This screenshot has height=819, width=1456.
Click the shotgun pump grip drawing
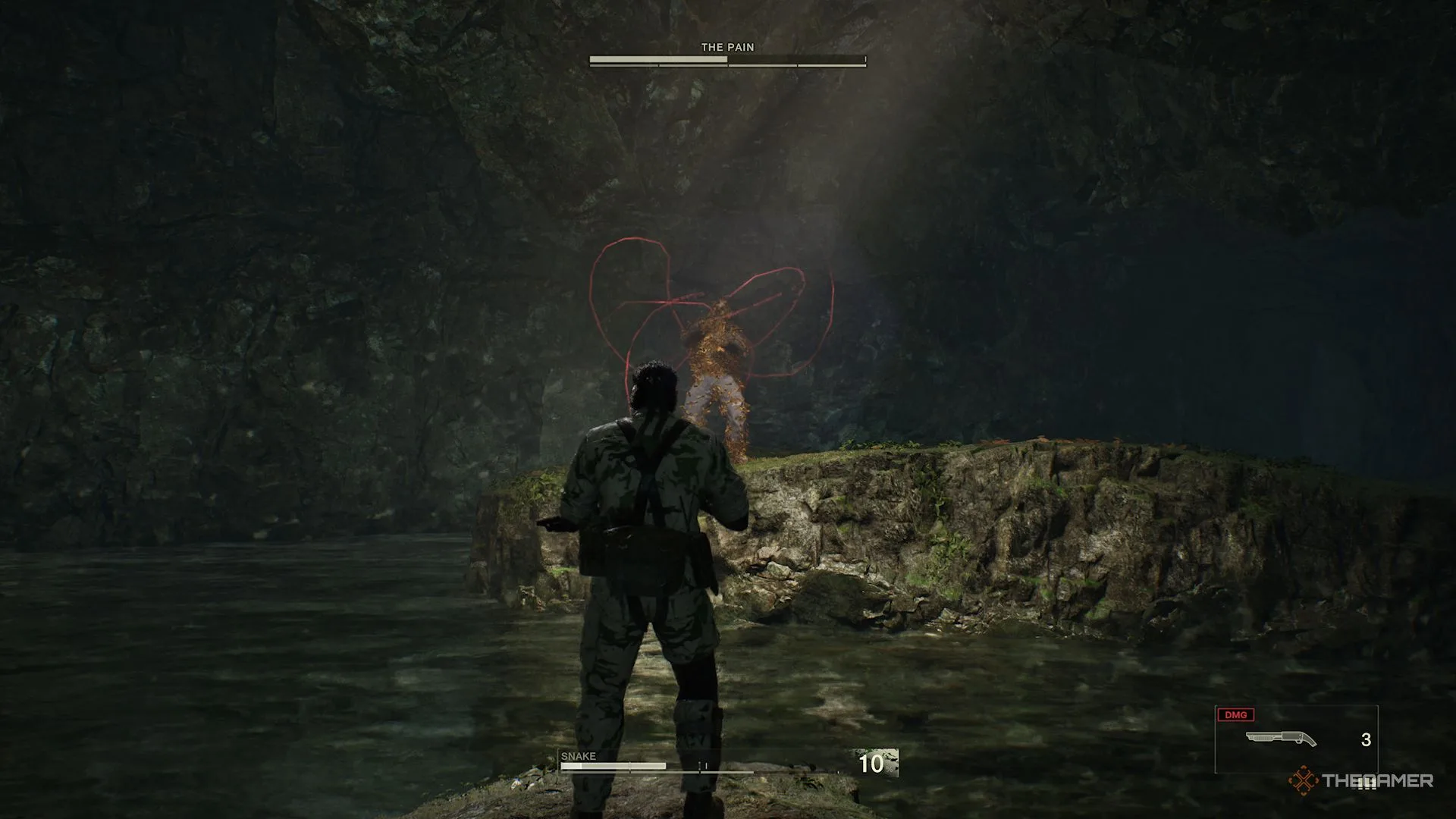(1263, 739)
